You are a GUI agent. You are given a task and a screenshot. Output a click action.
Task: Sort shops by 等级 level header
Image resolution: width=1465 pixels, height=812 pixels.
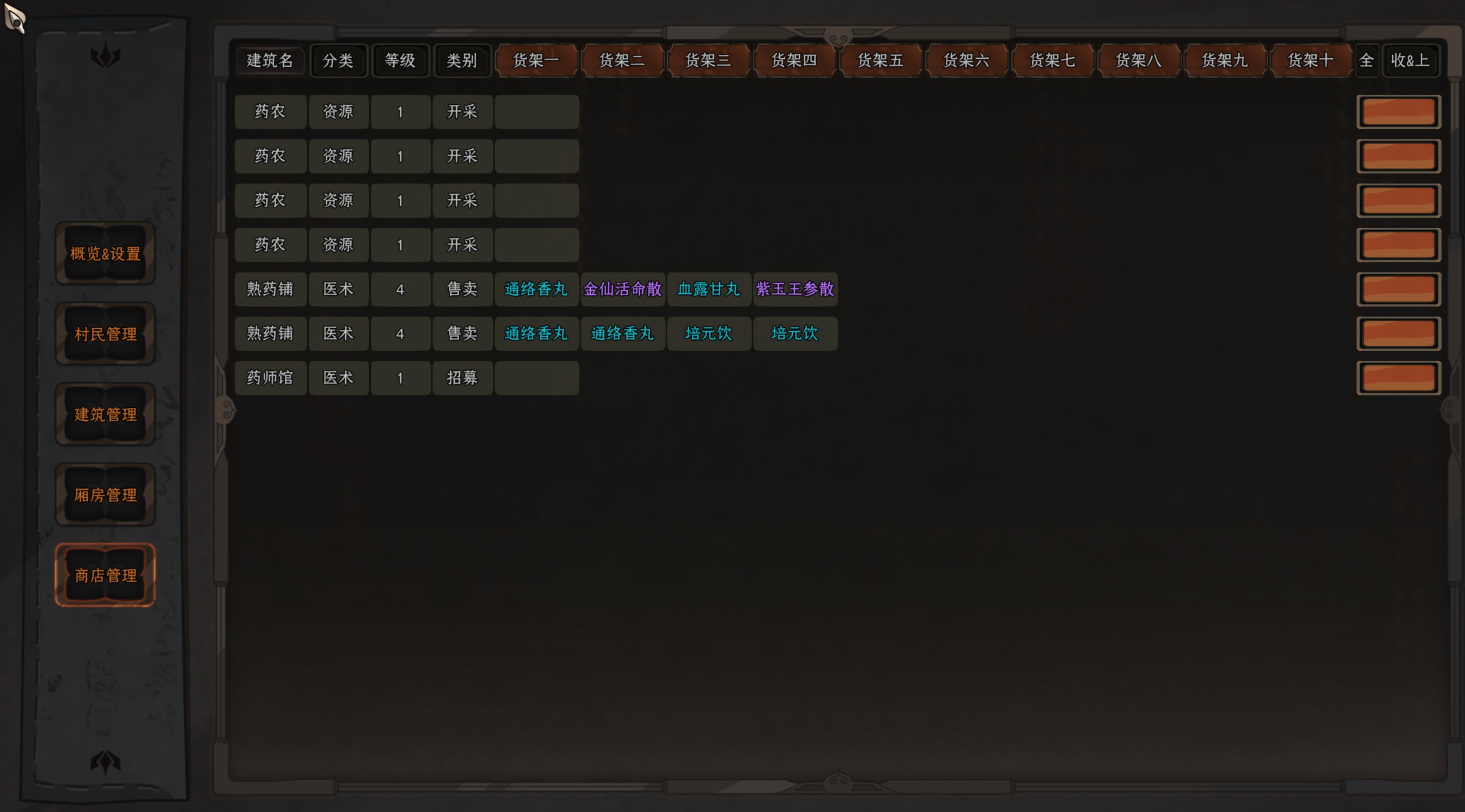[401, 61]
